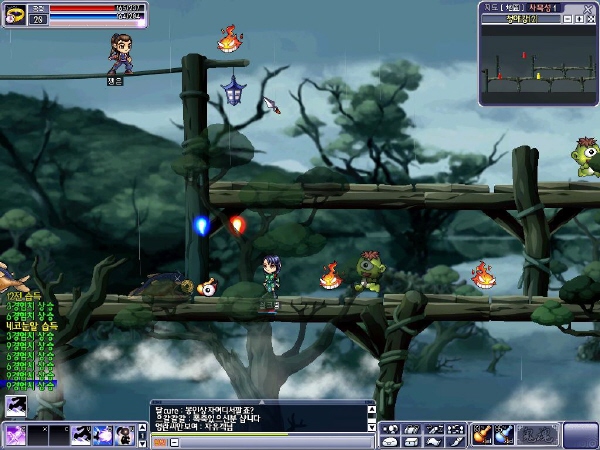
Task: Click the large blue button in corner
Action: pyautogui.click(x=580, y=435)
